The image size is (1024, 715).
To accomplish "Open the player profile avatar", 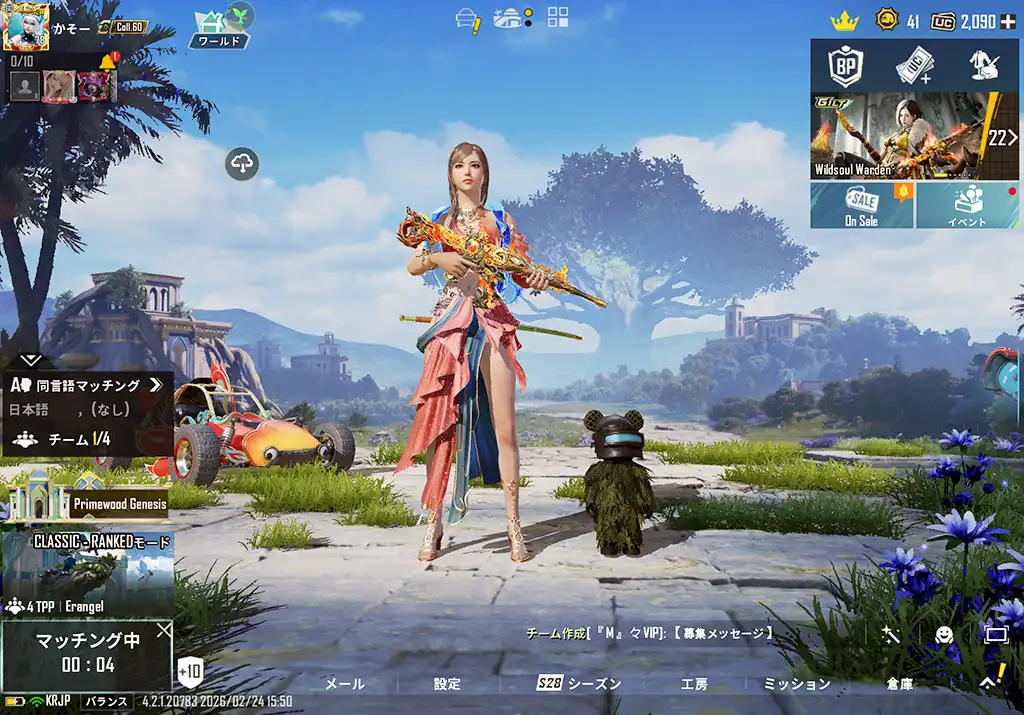I will 26,26.
